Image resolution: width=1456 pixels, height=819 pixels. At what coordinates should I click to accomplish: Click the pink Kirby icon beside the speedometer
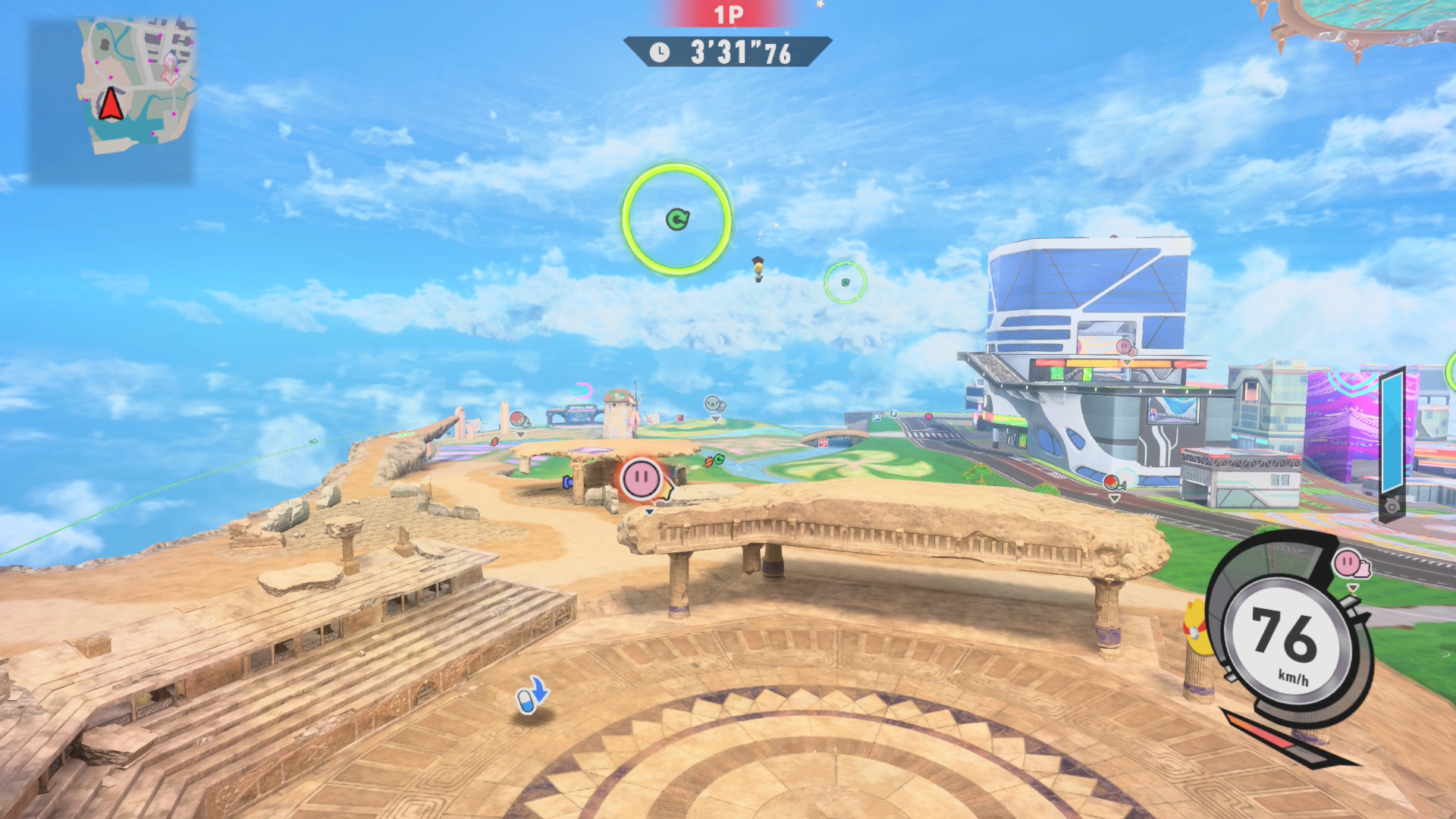[1348, 563]
